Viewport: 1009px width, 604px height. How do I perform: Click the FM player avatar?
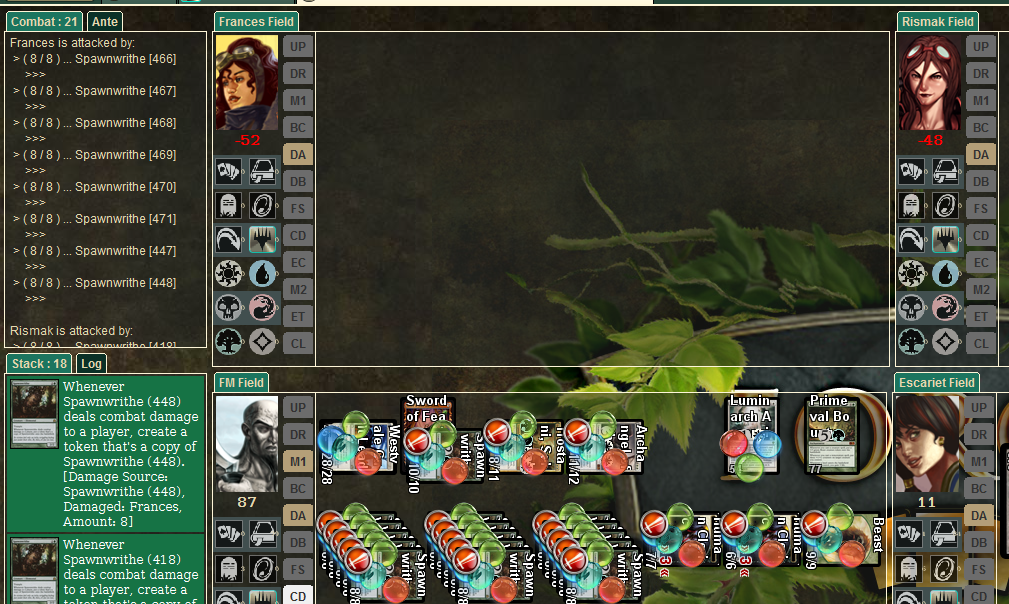246,444
